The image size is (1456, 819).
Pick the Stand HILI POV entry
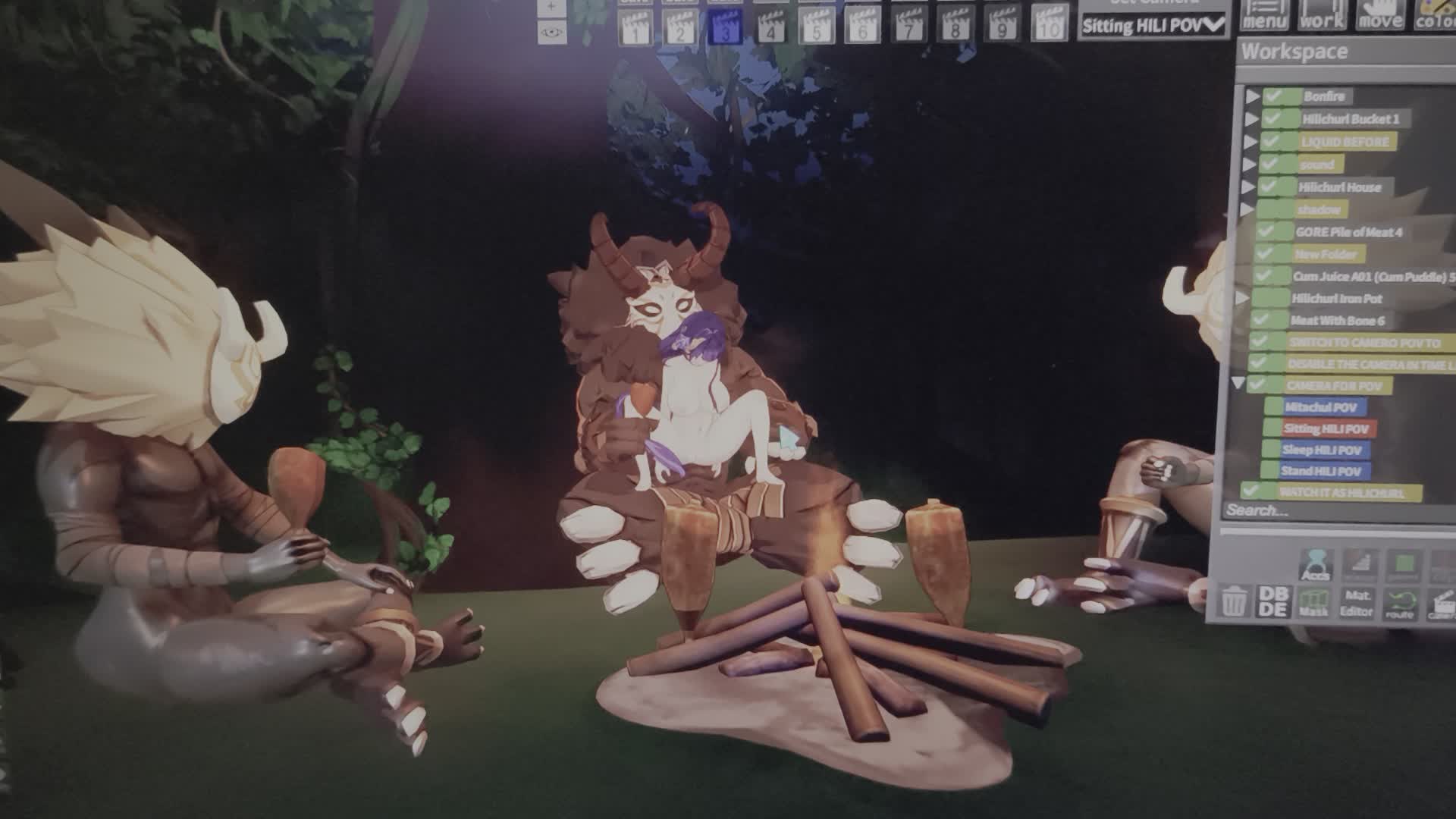(x=1320, y=471)
